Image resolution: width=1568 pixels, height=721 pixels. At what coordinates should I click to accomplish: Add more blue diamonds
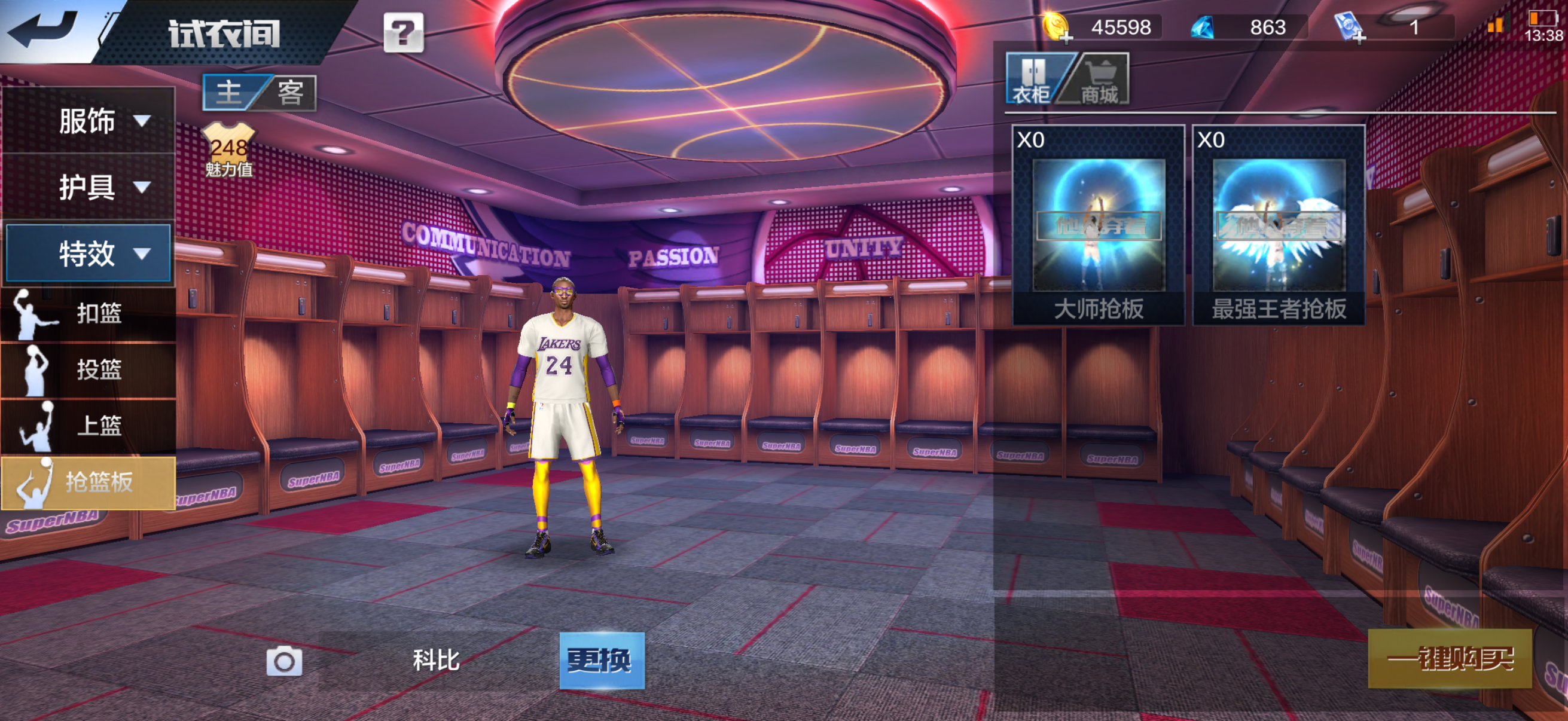[1202, 28]
